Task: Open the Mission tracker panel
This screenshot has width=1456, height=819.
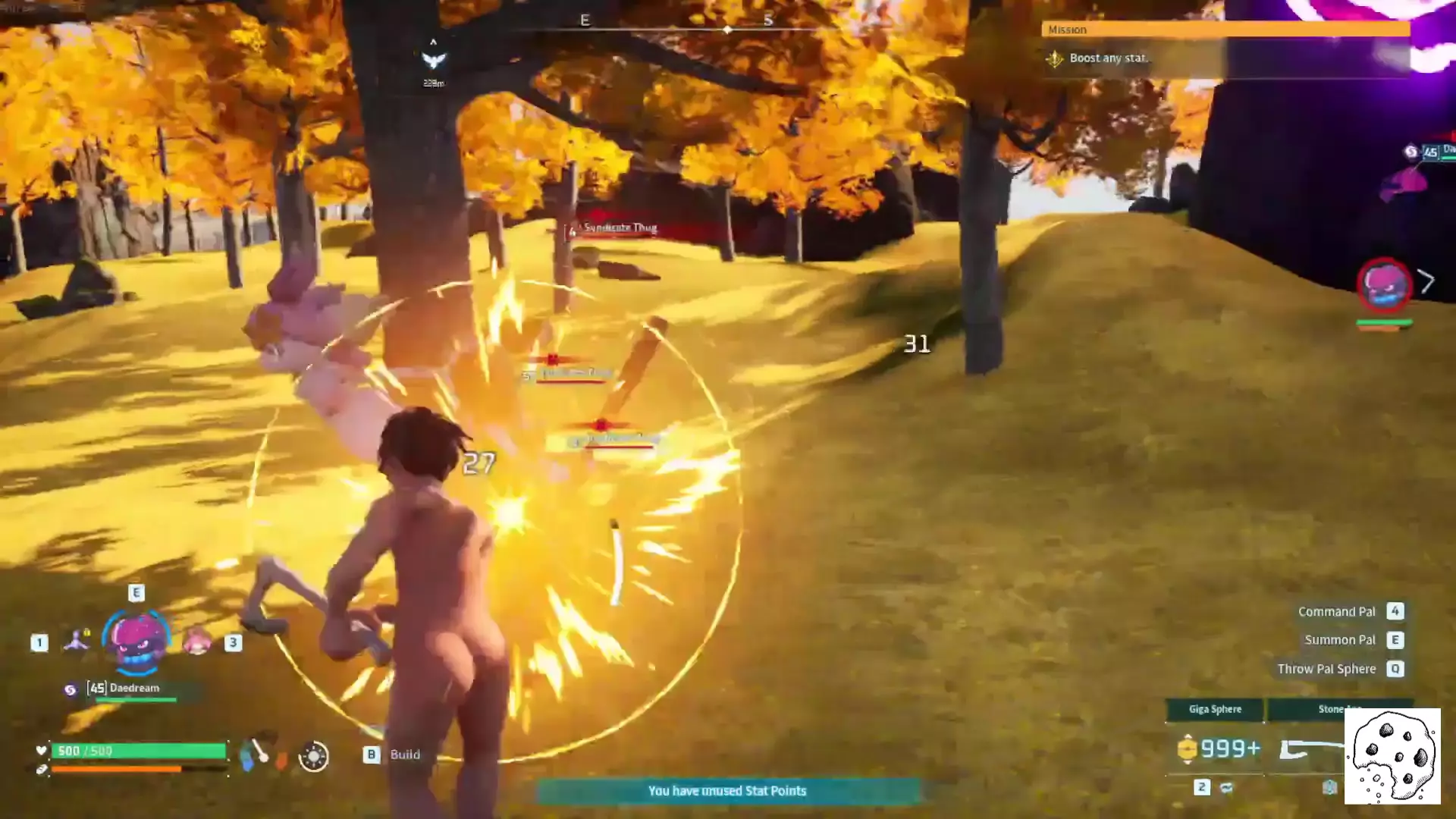Action: (1225, 30)
